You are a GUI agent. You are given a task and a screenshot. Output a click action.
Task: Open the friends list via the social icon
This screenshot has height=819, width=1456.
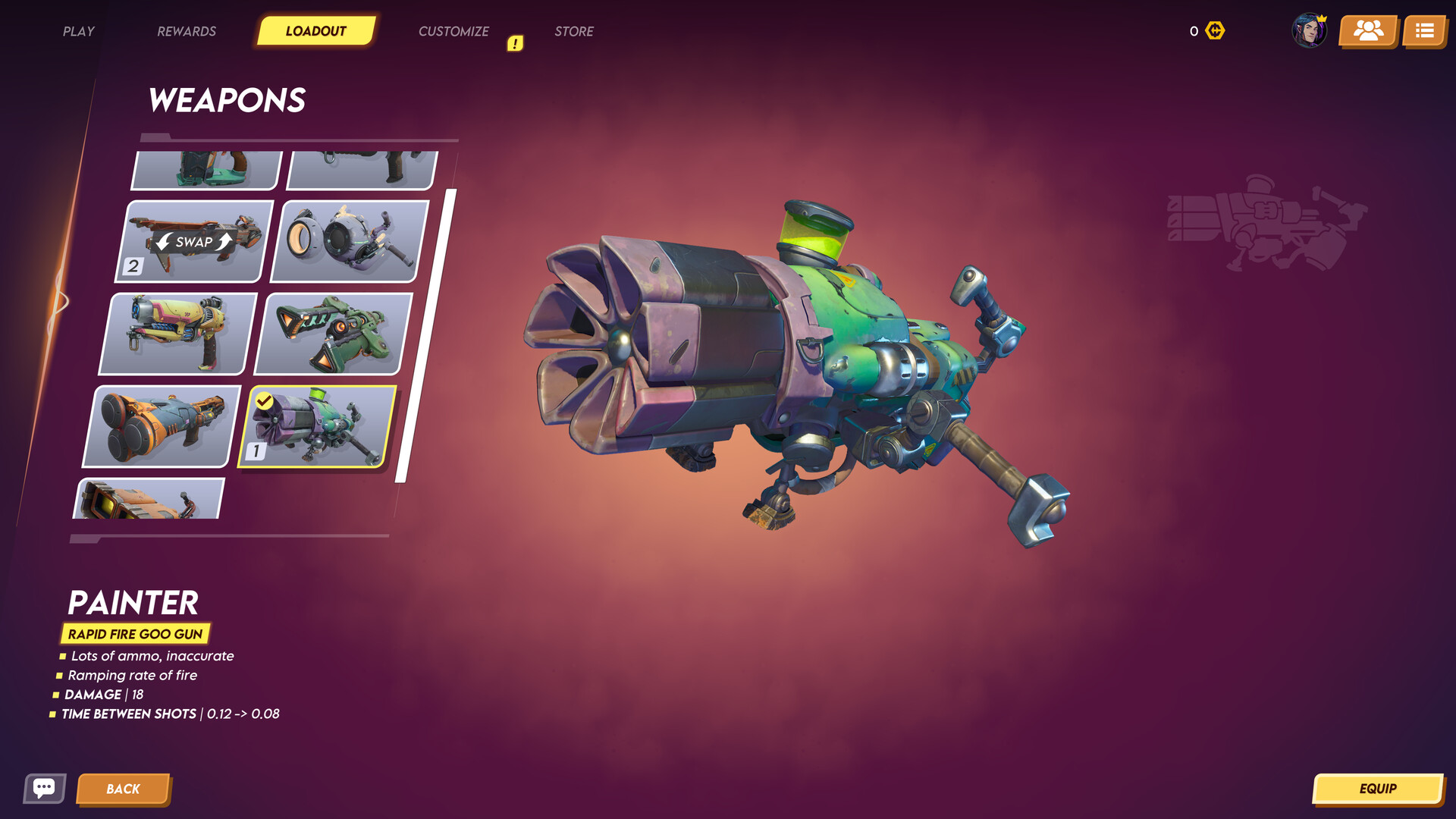click(x=1367, y=31)
